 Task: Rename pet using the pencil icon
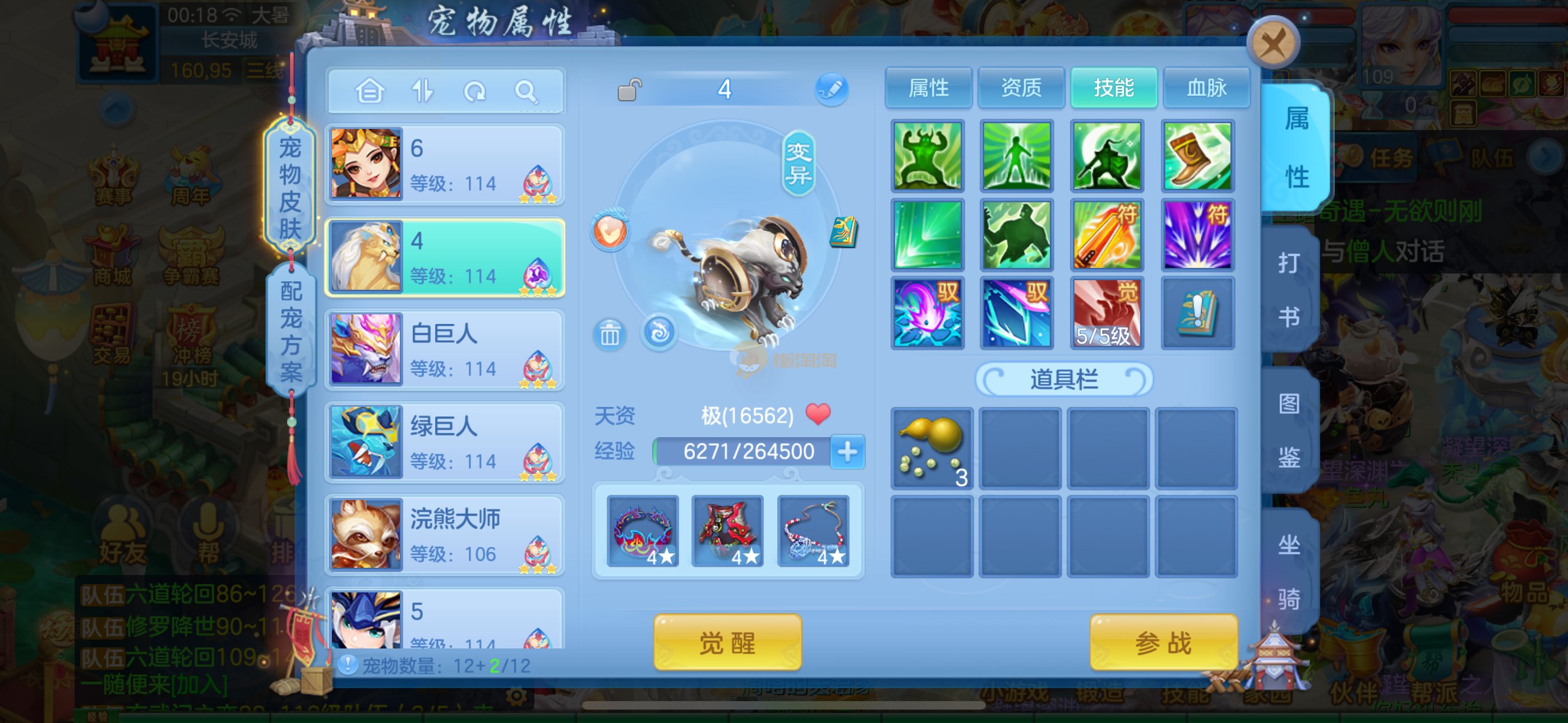[x=832, y=90]
